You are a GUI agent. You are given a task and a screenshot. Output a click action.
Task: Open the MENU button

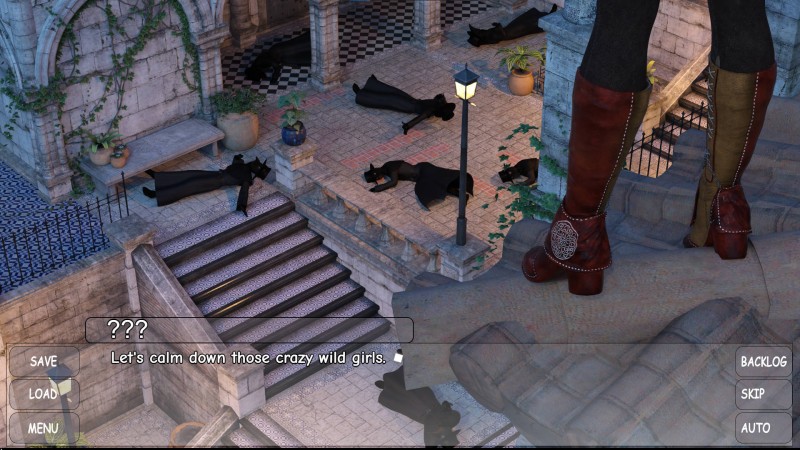44,428
